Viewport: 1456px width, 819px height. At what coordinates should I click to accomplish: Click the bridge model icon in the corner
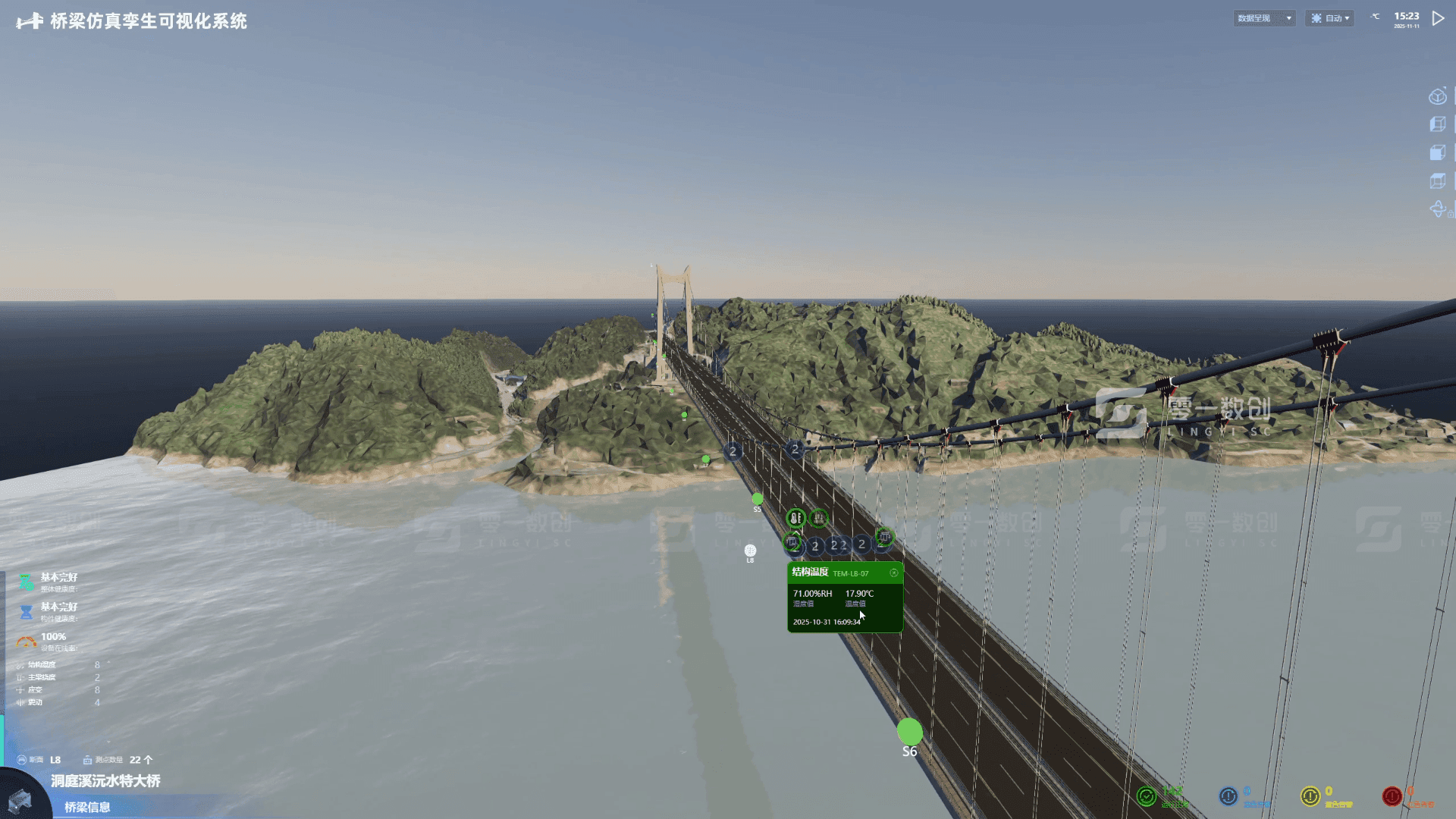click(20, 800)
